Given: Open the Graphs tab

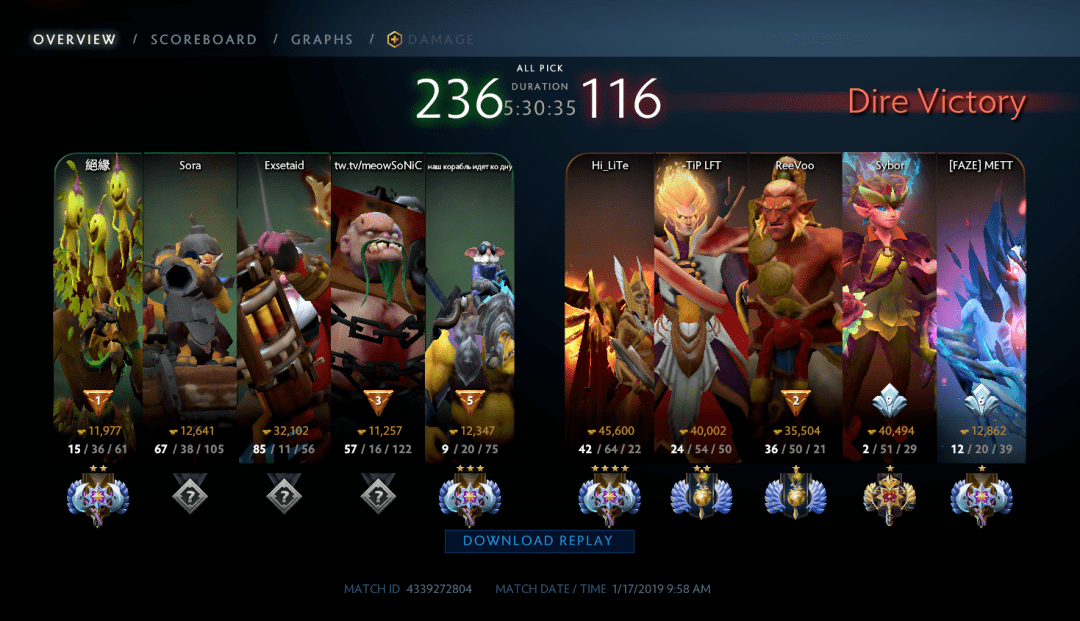Looking at the screenshot, I should pyautogui.click(x=322, y=40).
